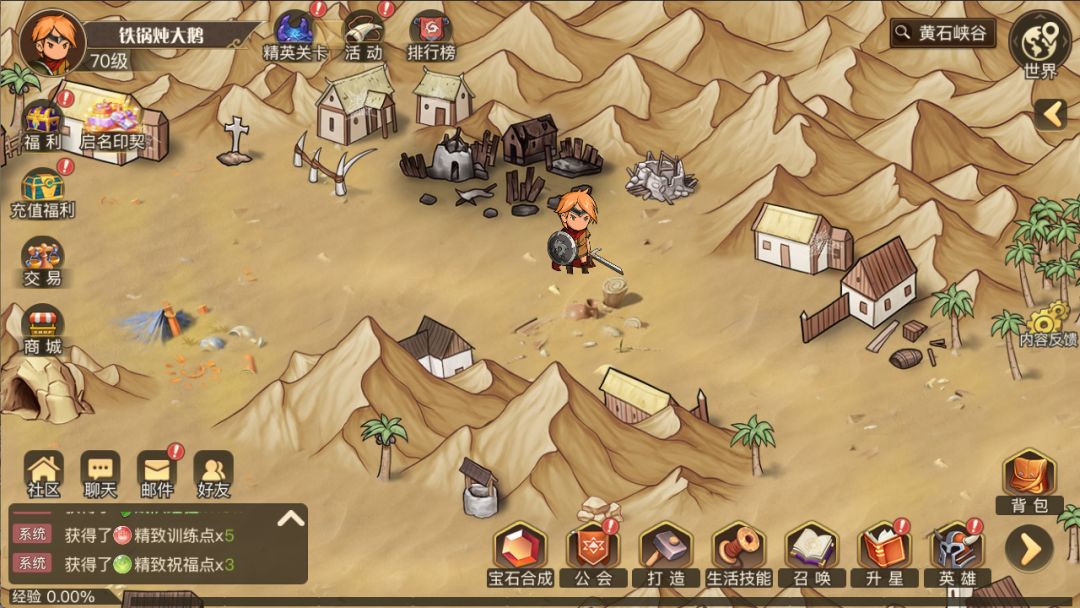1080x608 pixels.
Task: Open the 好友 friends list
Action: pos(213,474)
